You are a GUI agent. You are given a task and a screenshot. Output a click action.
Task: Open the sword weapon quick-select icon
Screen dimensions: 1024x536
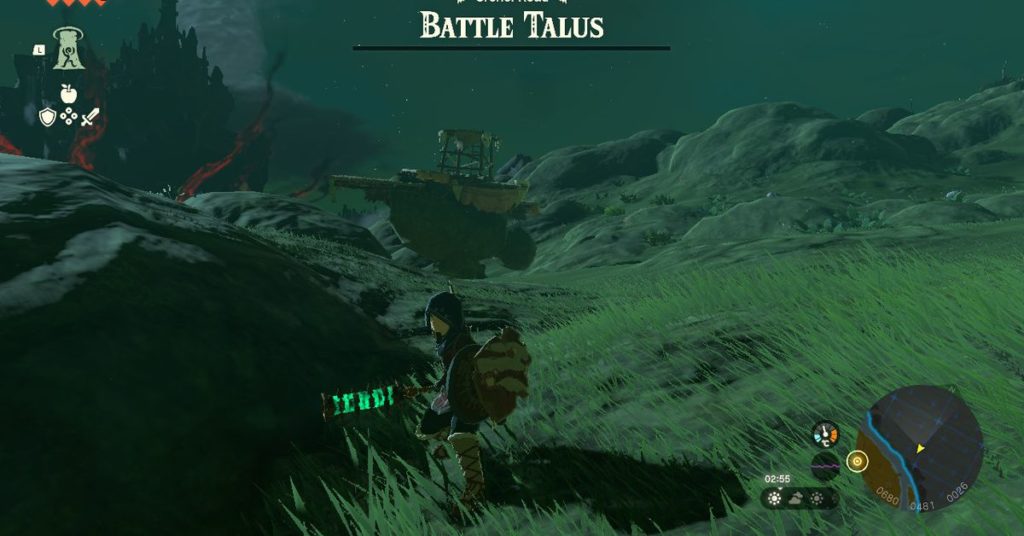[90, 117]
